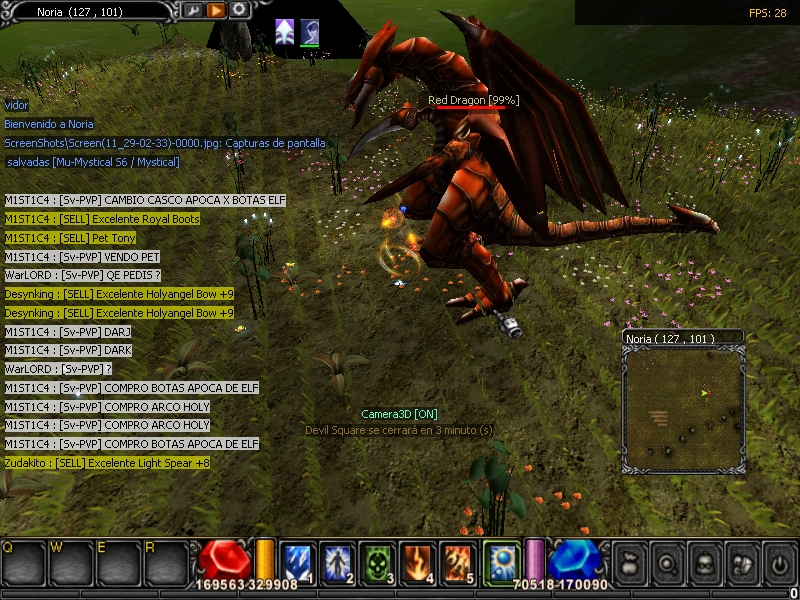Open the inventory bag menu button
The image size is (800, 600).
pyautogui.click(x=628, y=563)
